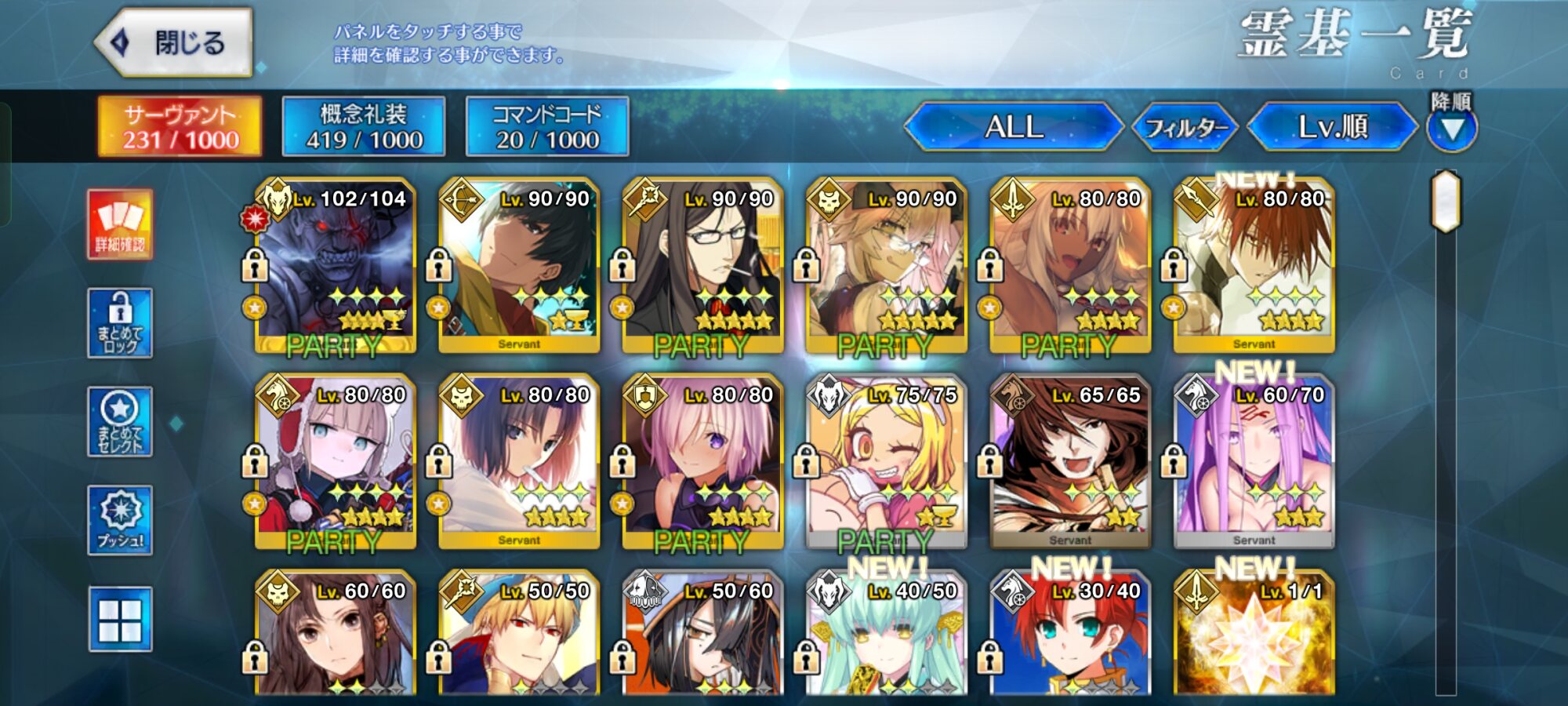Open the ALL class selector
1568x706 pixels.
1013,126
